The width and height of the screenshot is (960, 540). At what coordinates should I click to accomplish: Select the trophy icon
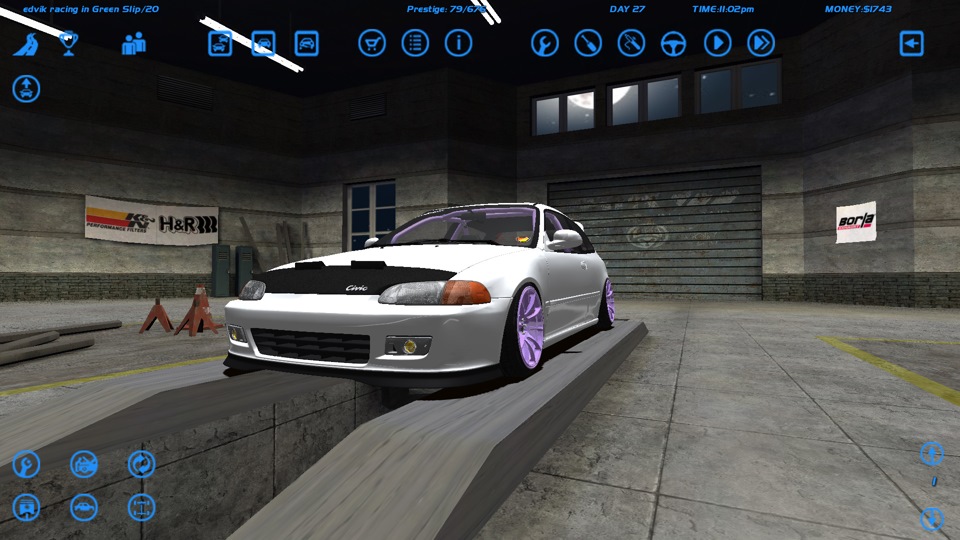[x=69, y=43]
